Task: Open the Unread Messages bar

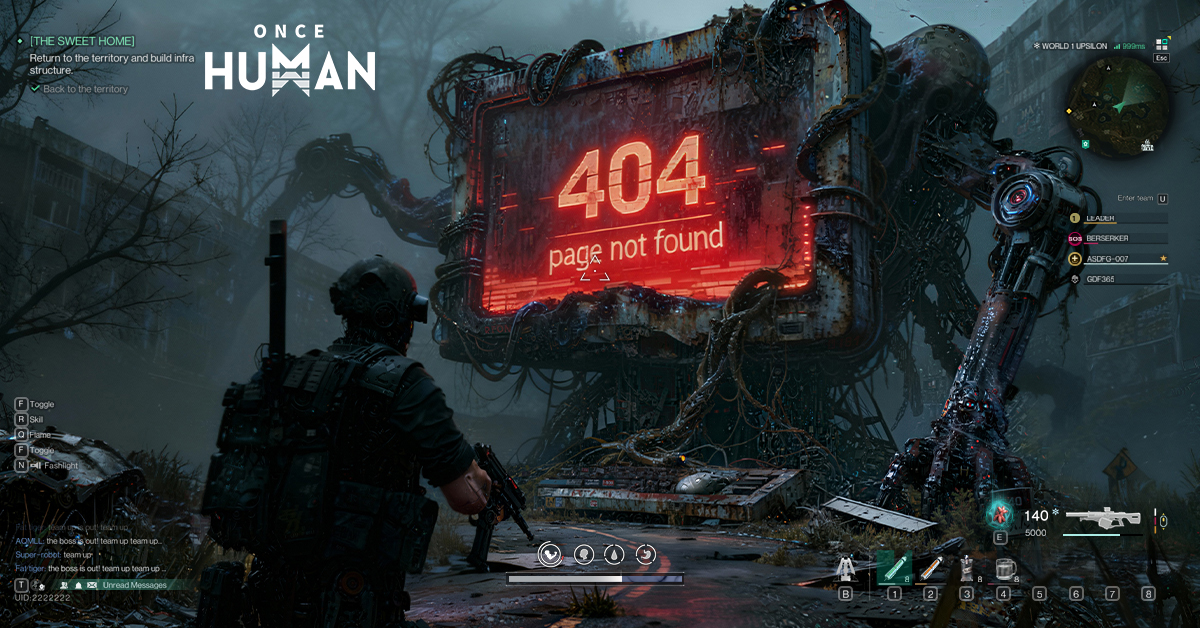Action: coord(134,584)
